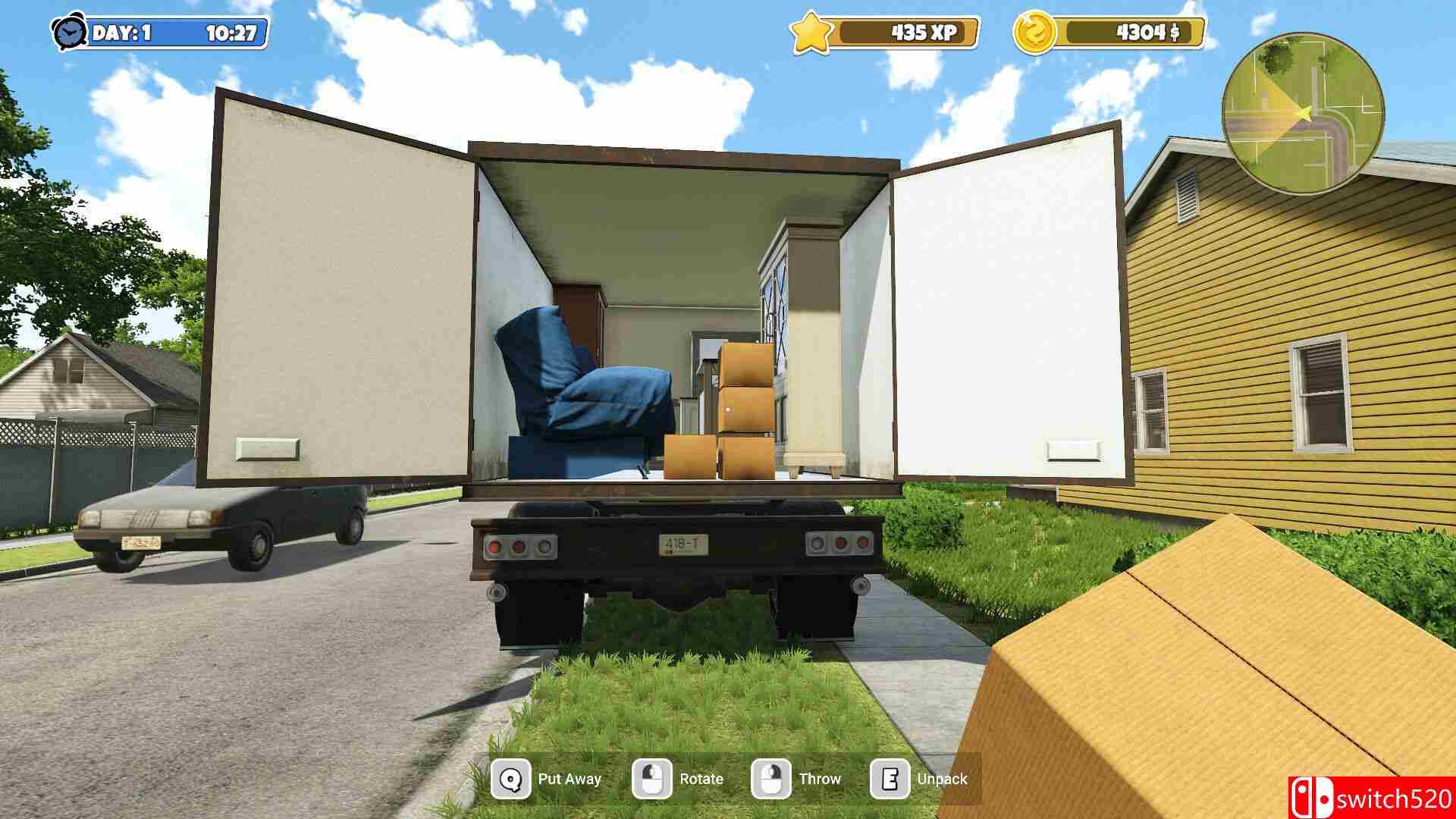Screen dimensions: 1456x819
Task: Select the Q Put Away action icon
Action: [x=510, y=778]
